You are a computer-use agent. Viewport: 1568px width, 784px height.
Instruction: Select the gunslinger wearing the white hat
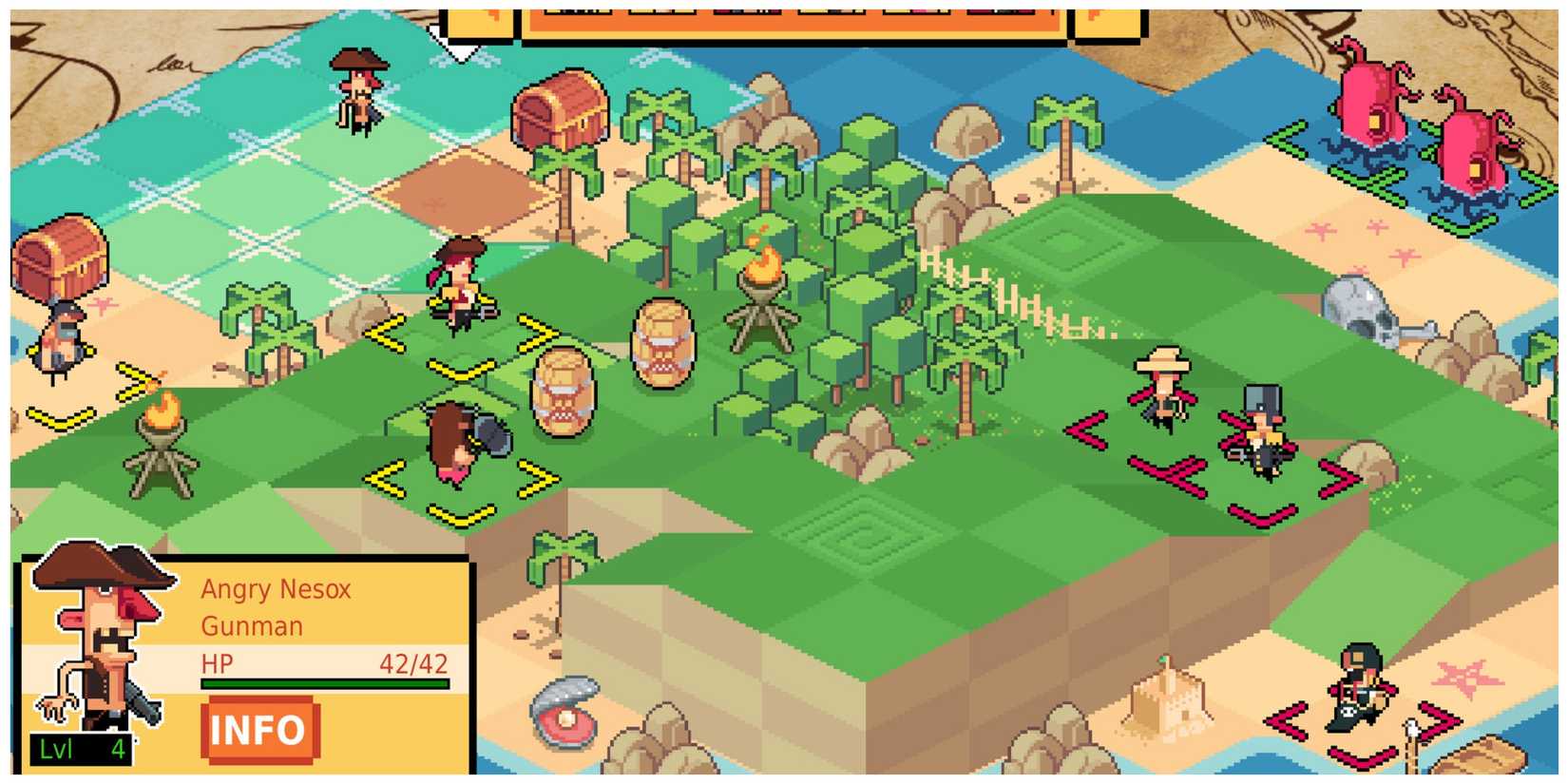[1161, 390]
